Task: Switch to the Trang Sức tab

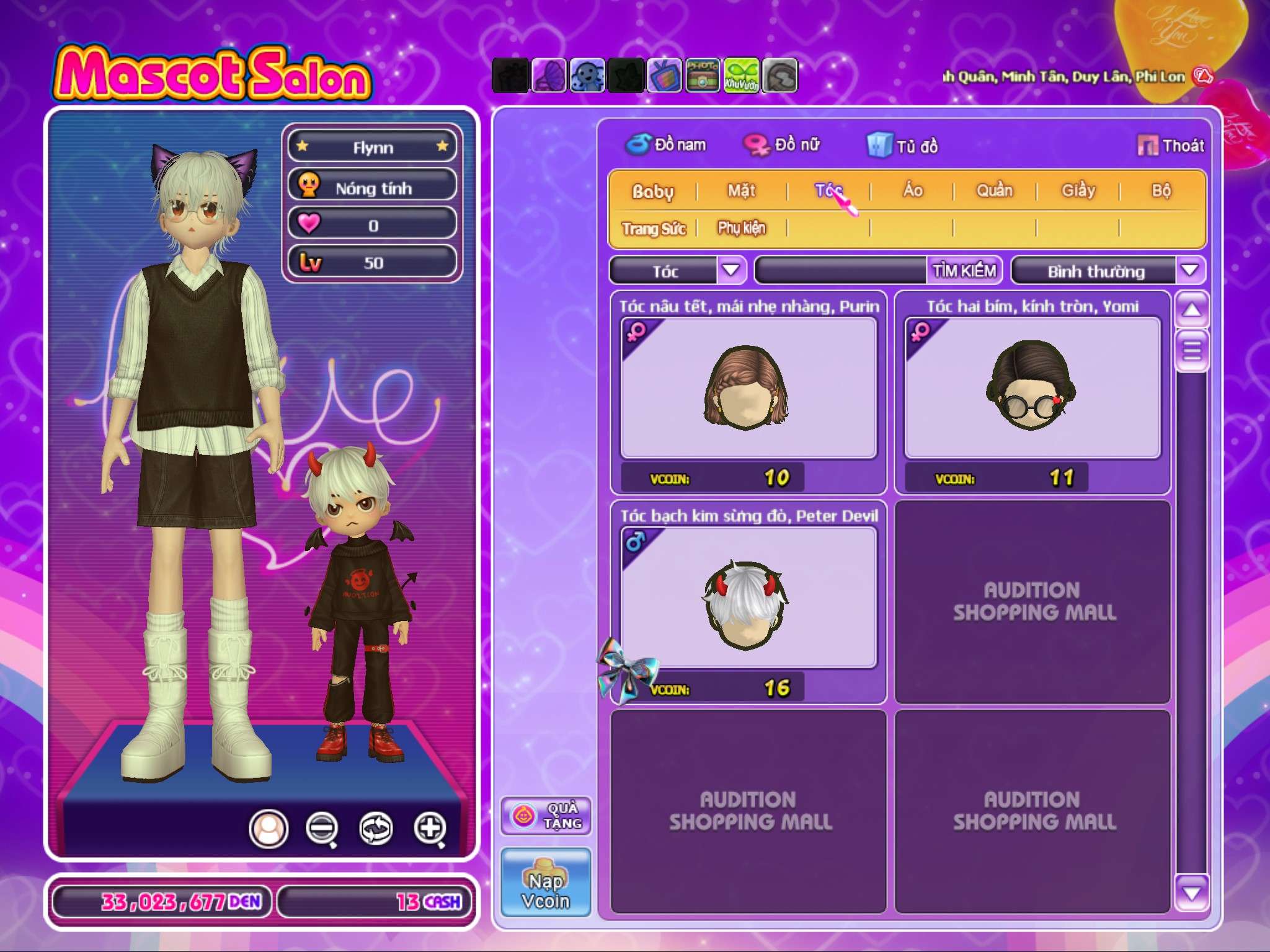Action: (654, 229)
